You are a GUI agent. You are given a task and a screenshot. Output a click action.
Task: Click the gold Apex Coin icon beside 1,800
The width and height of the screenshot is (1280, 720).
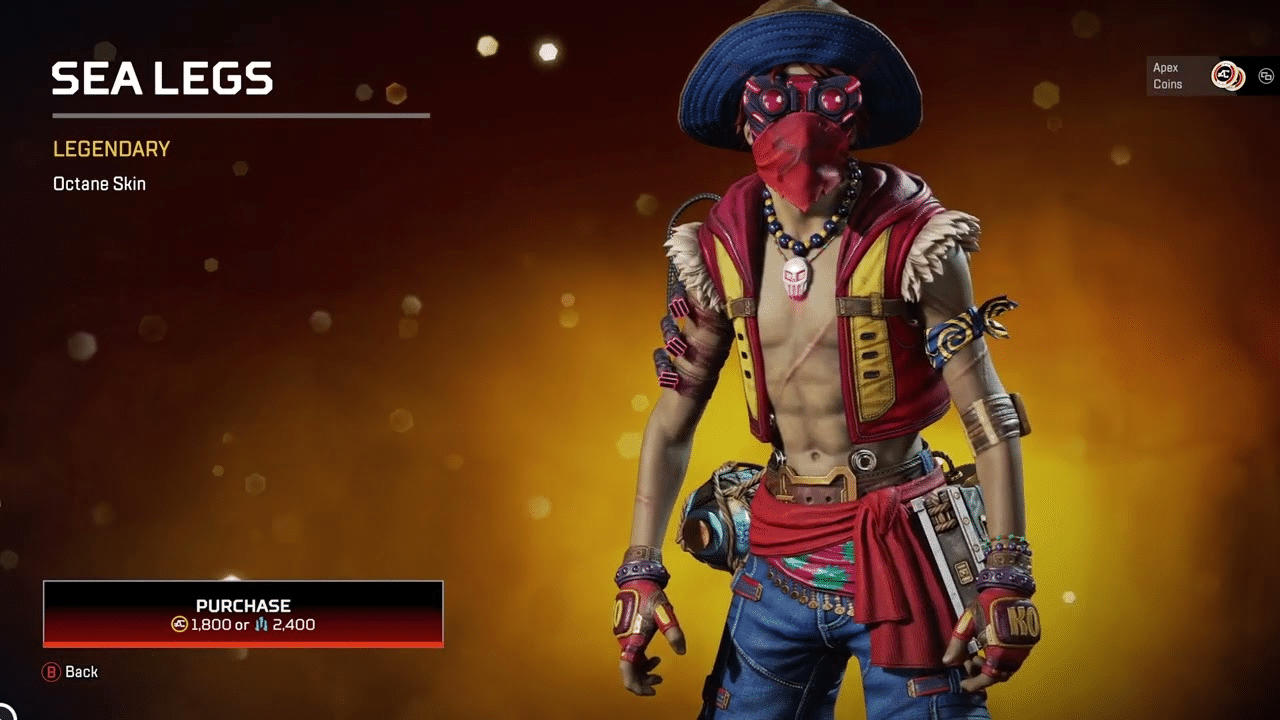point(179,624)
